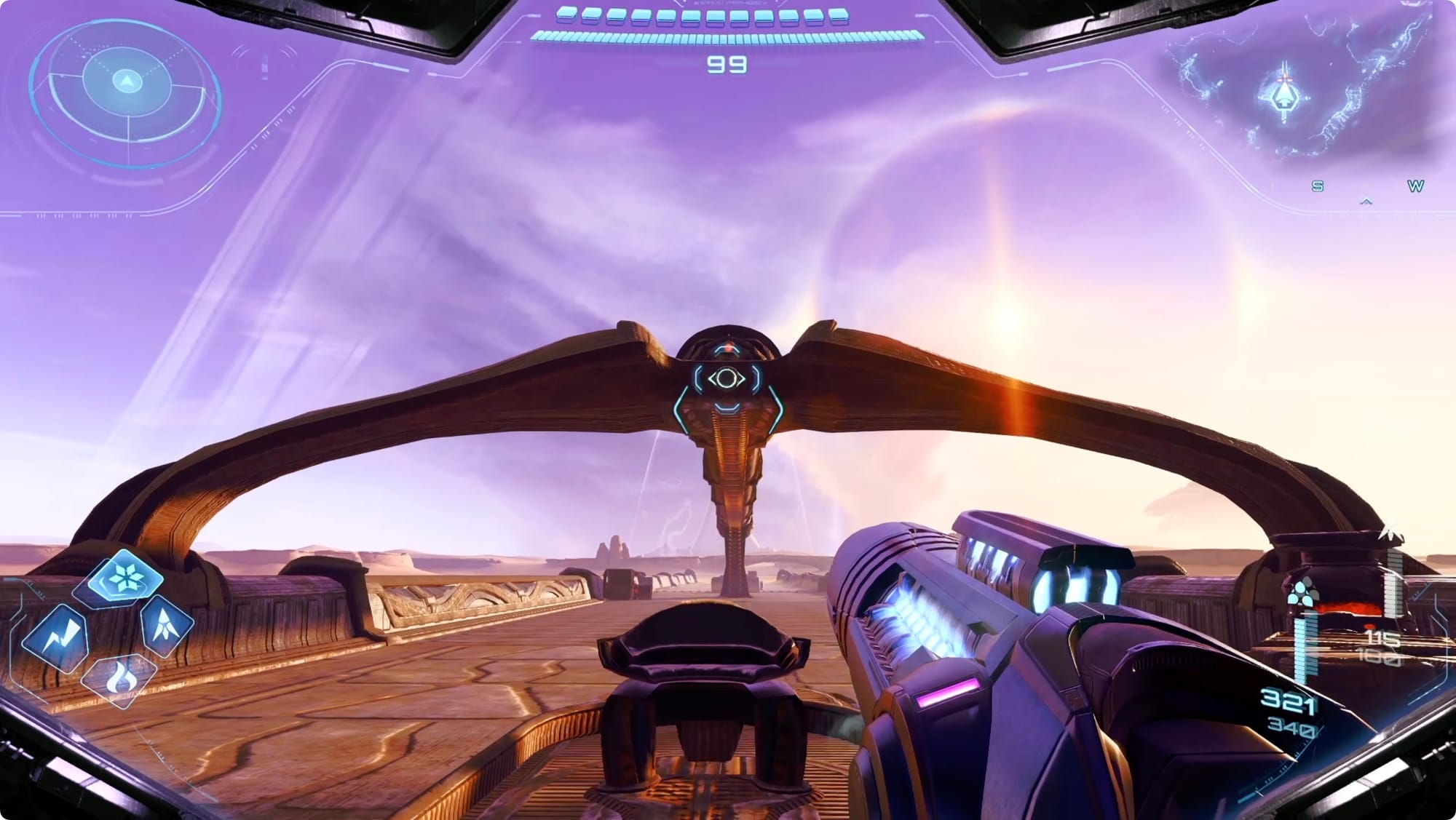Click the white missile ammo icon
Image resolution: width=1456 pixels, height=820 pixels.
click(1392, 531)
